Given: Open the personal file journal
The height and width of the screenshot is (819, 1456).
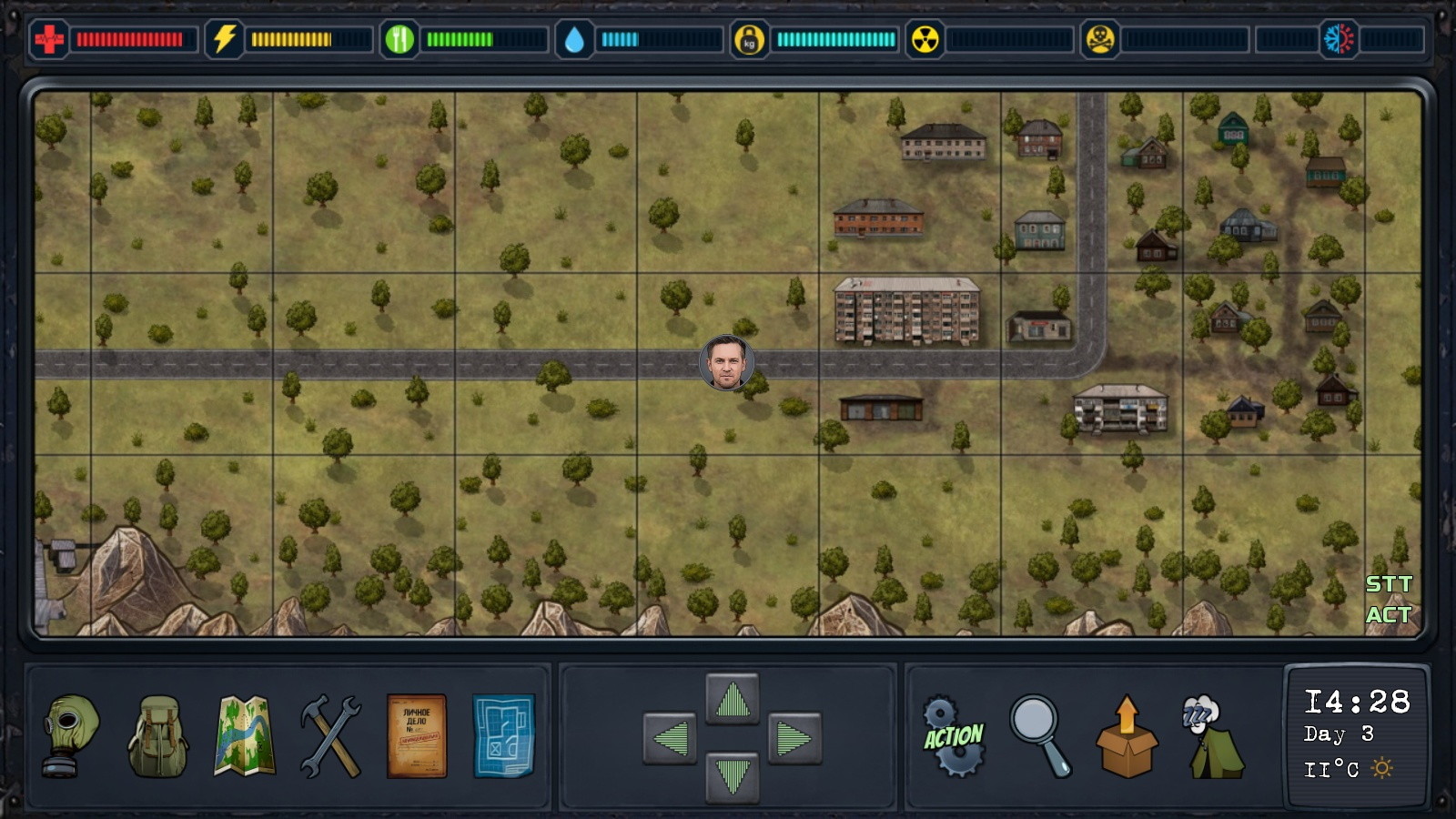Looking at the screenshot, I should pos(416,737).
